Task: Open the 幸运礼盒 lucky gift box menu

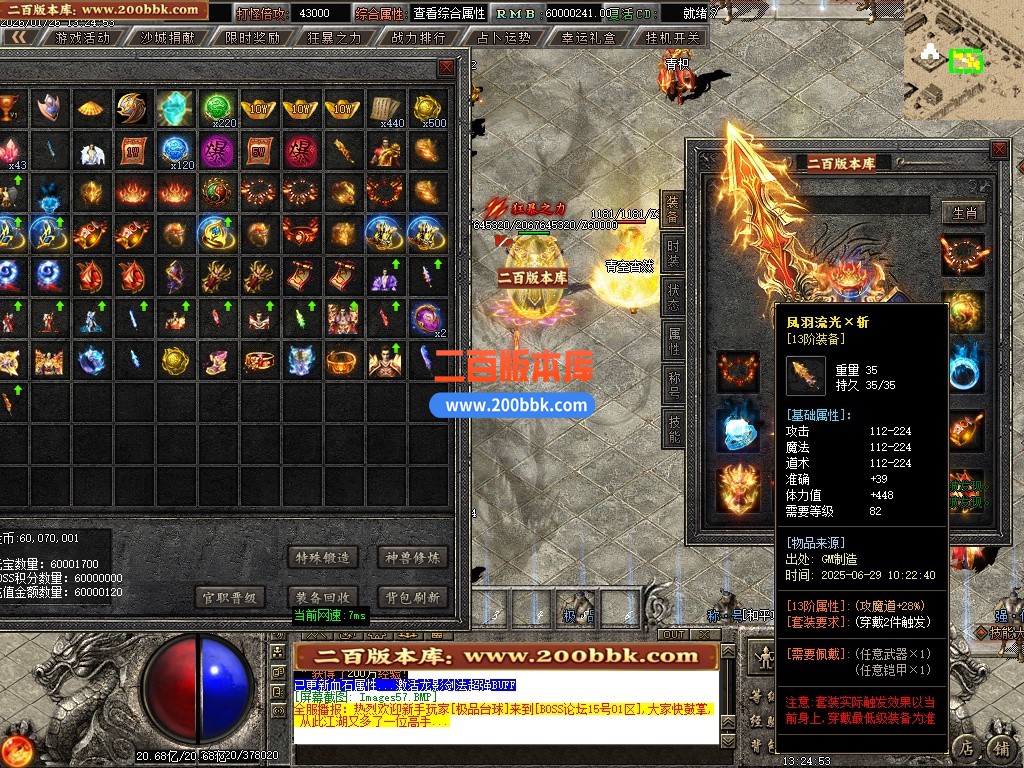Action: click(x=588, y=38)
